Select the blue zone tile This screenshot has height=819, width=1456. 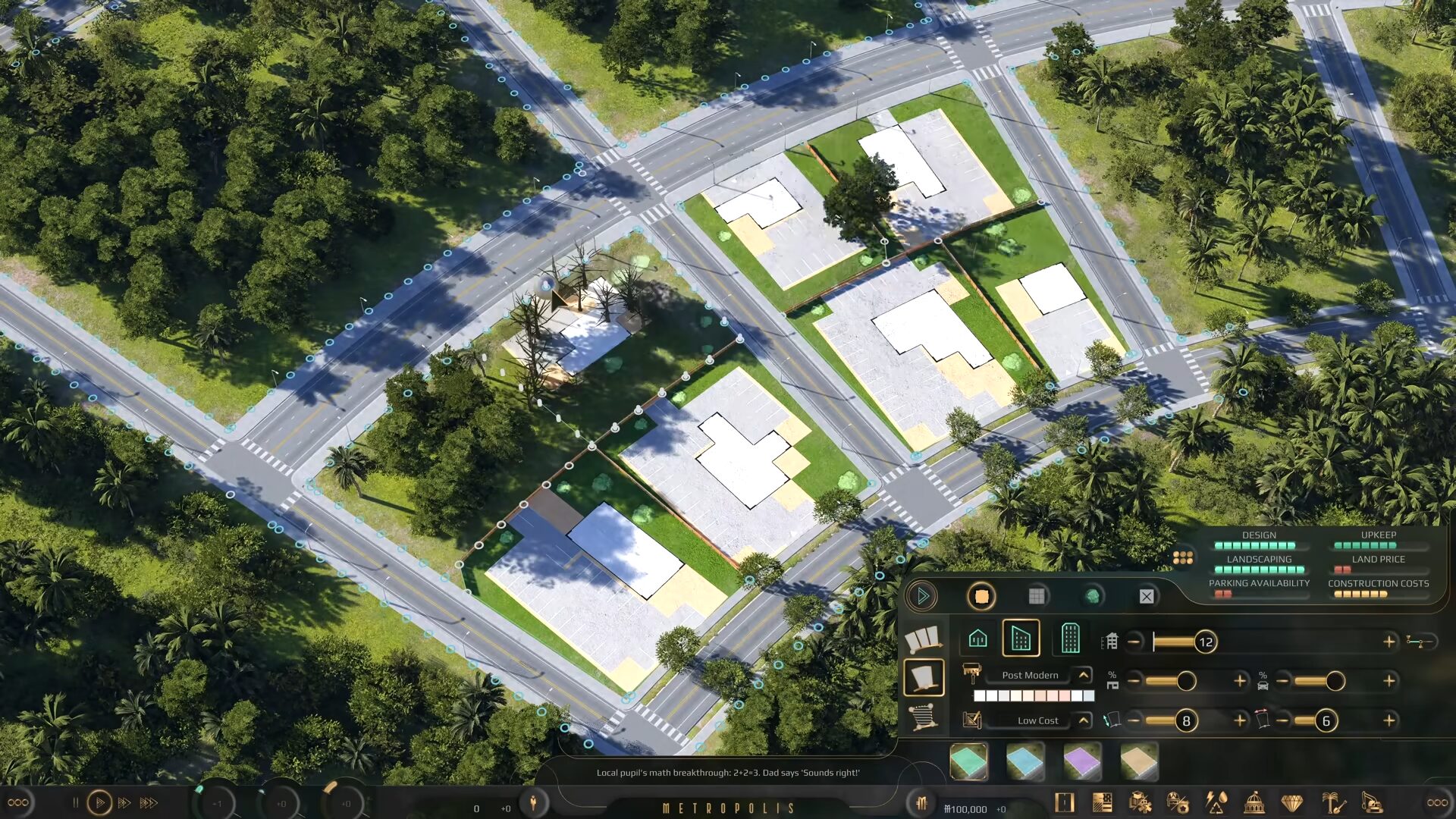(x=1025, y=761)
